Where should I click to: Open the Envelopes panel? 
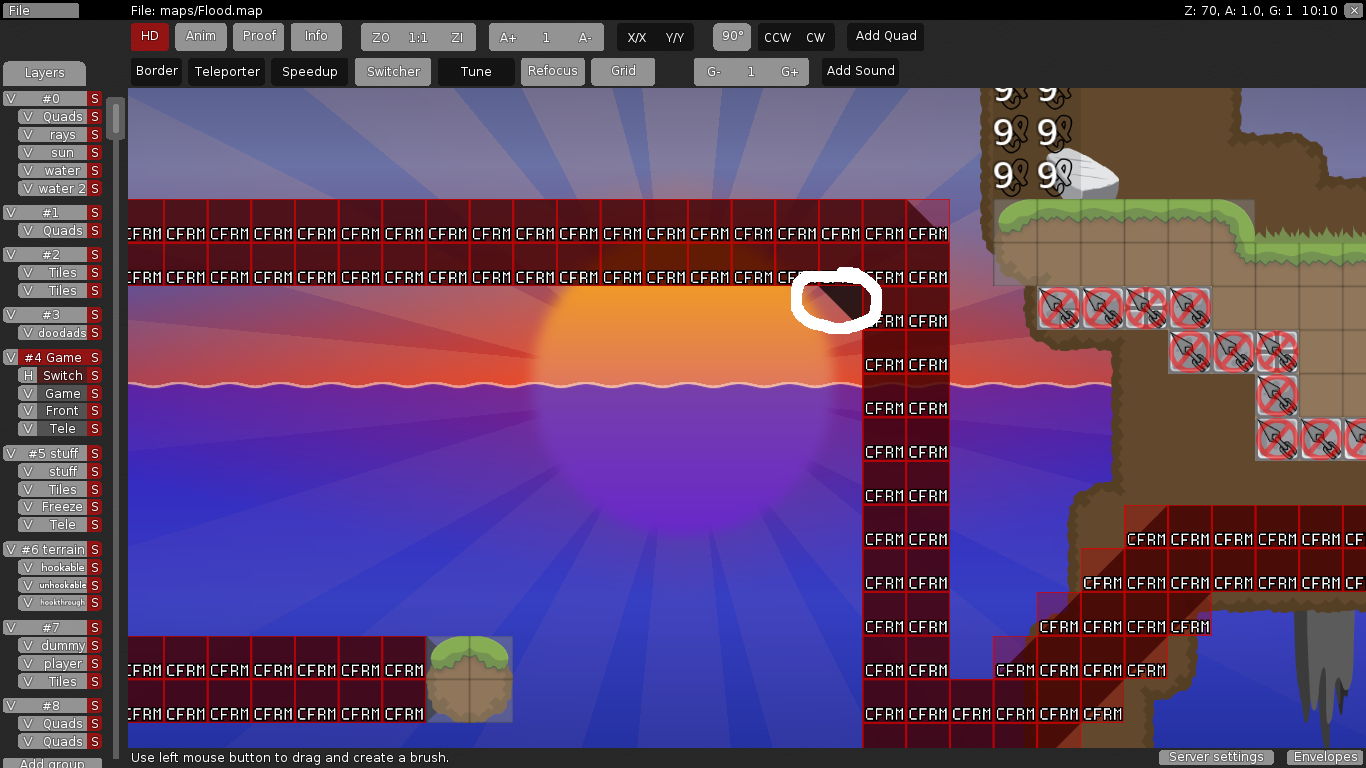[x=1324, y=757]
